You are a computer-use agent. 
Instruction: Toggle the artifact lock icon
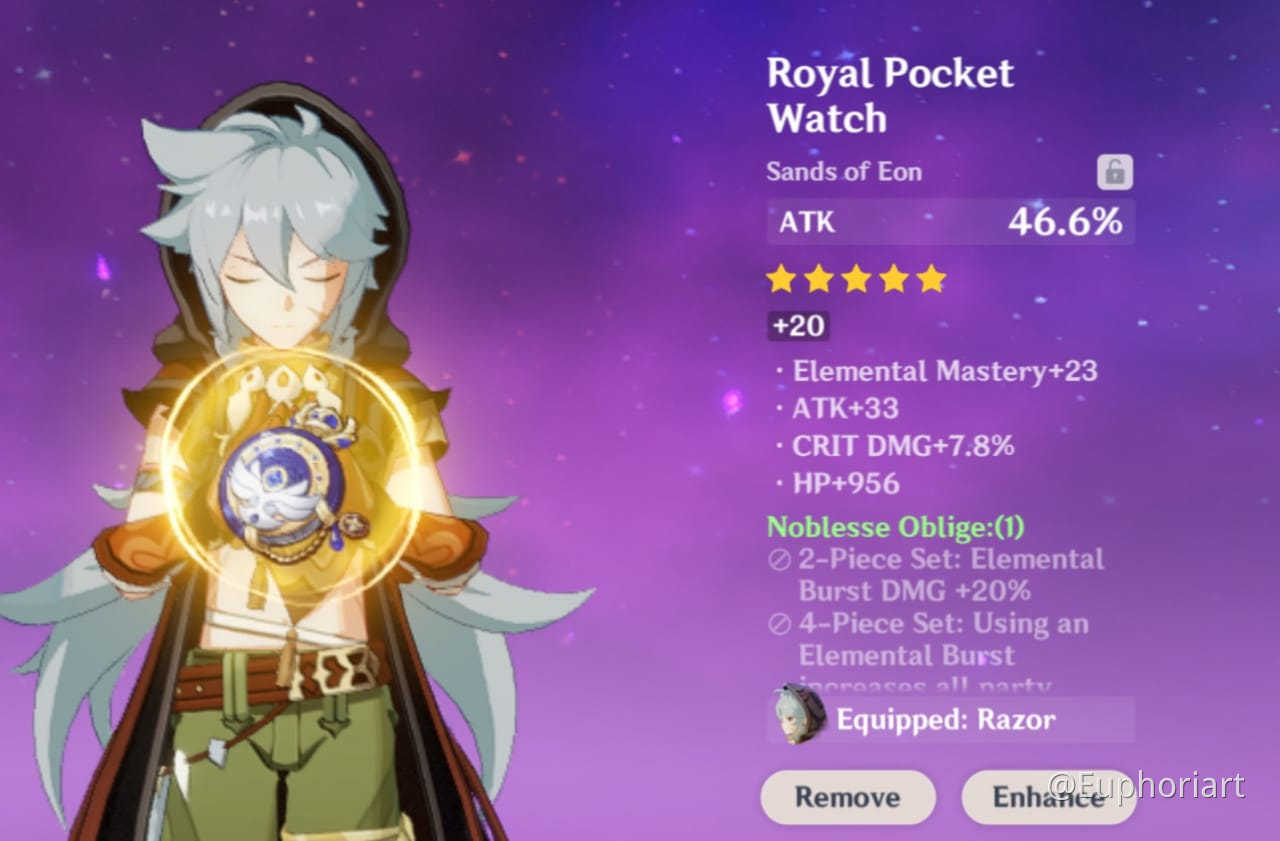click(x=1114, y=173)
